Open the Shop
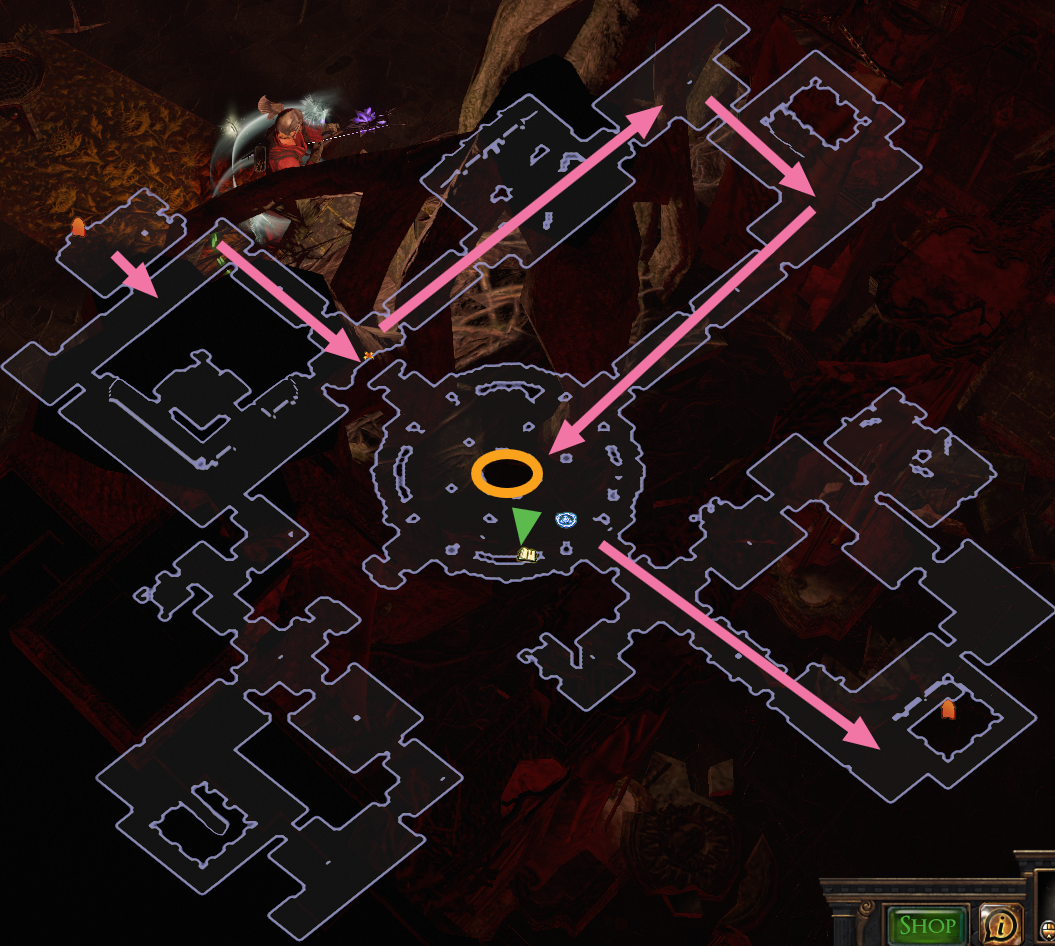This screenshot has width=1055, height=946. pos(926,925)
